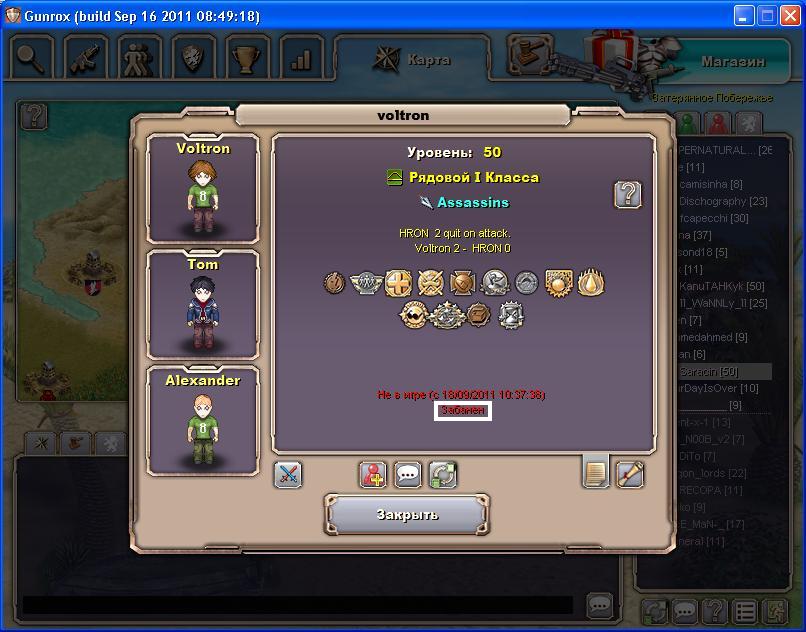Click the green arrows exchange button
Viewport: 806px width, 632px height.
(443, 474)
